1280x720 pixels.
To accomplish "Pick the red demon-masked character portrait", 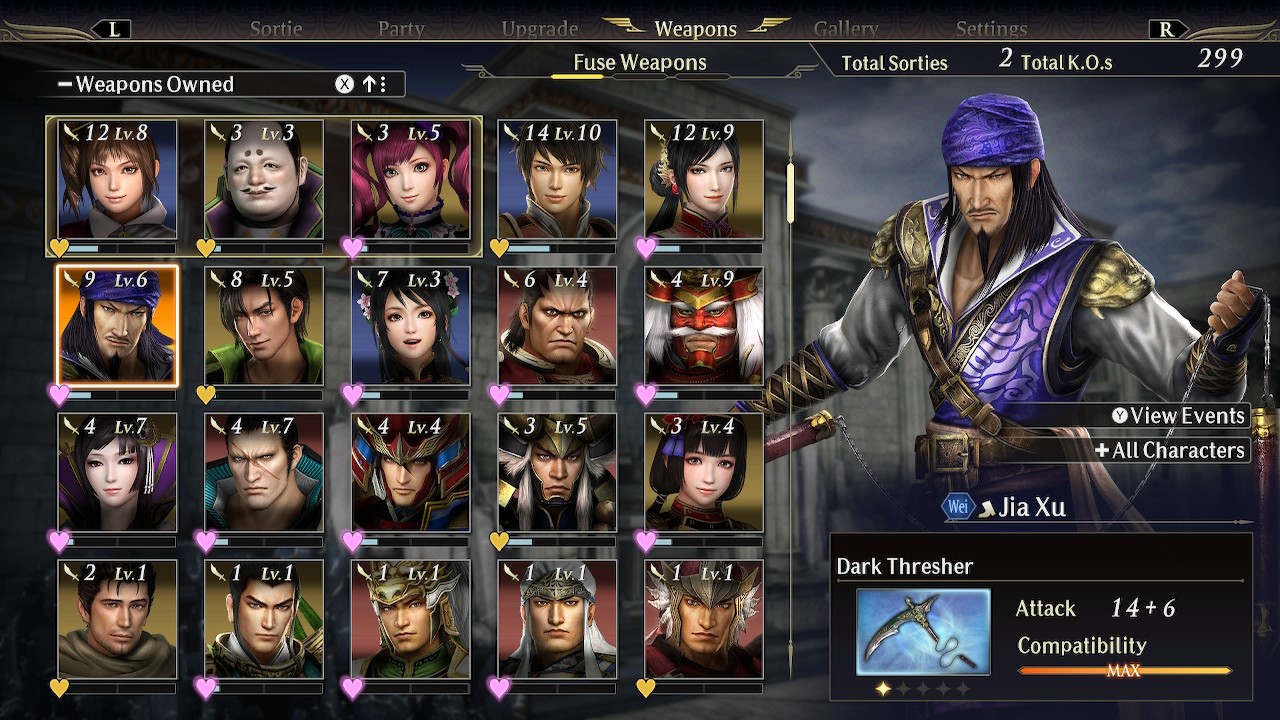I will [x=704, y=326].
